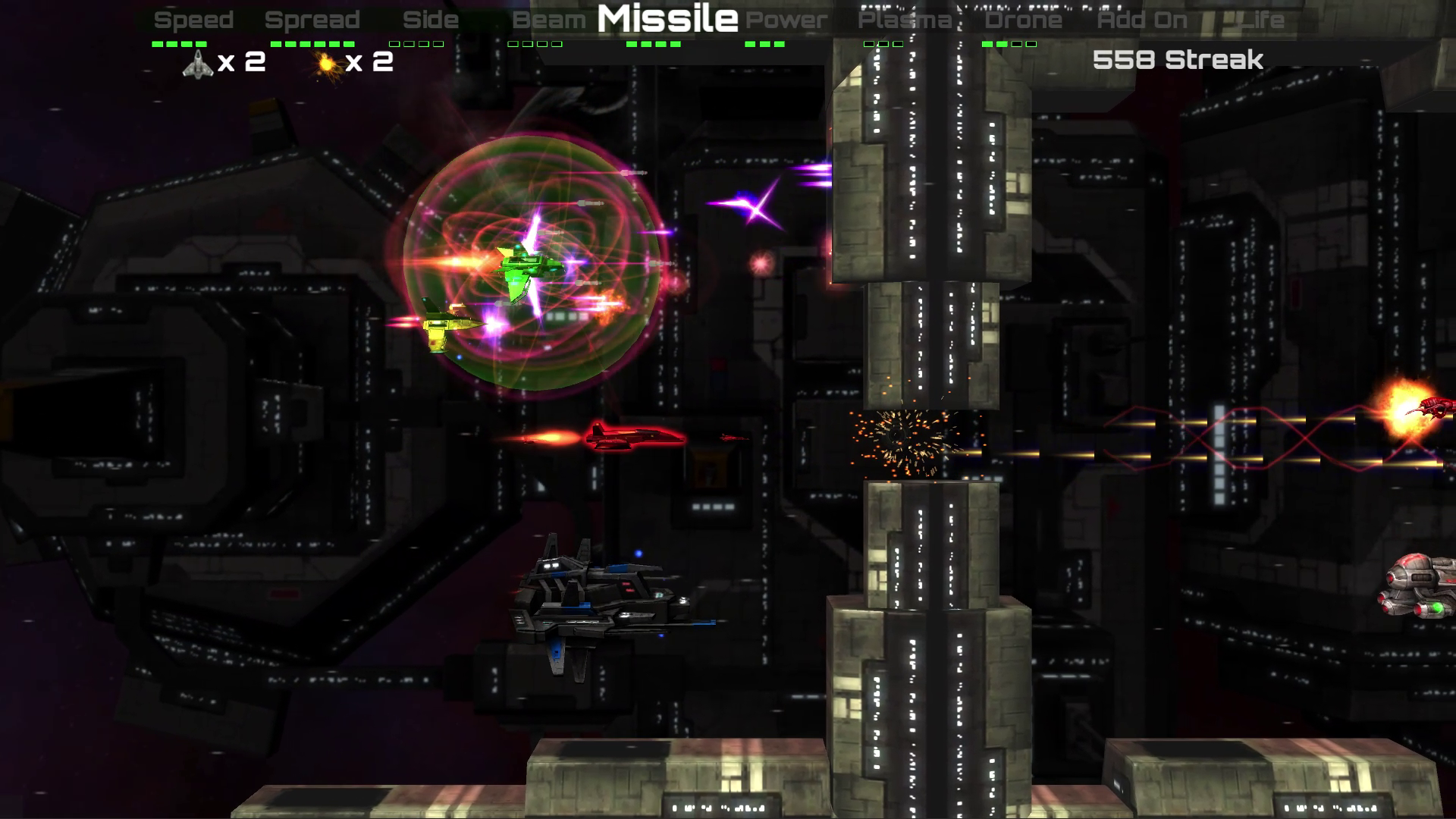The height and width of the screenshot is (819, 1456).
Task: Select the Power upgrade entry
Action: pos(786,20)
